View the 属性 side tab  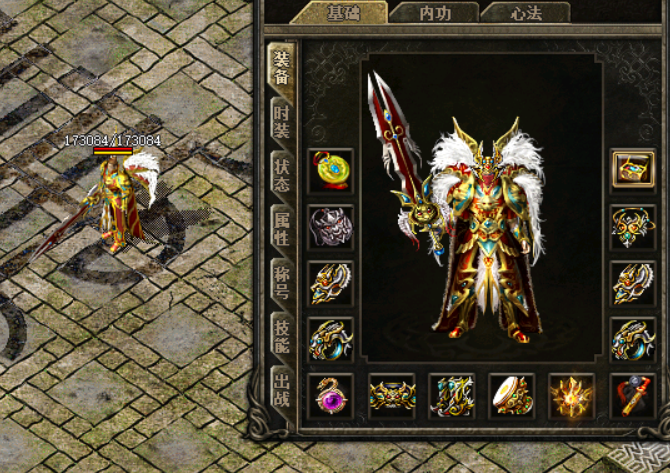click(281, 230)
